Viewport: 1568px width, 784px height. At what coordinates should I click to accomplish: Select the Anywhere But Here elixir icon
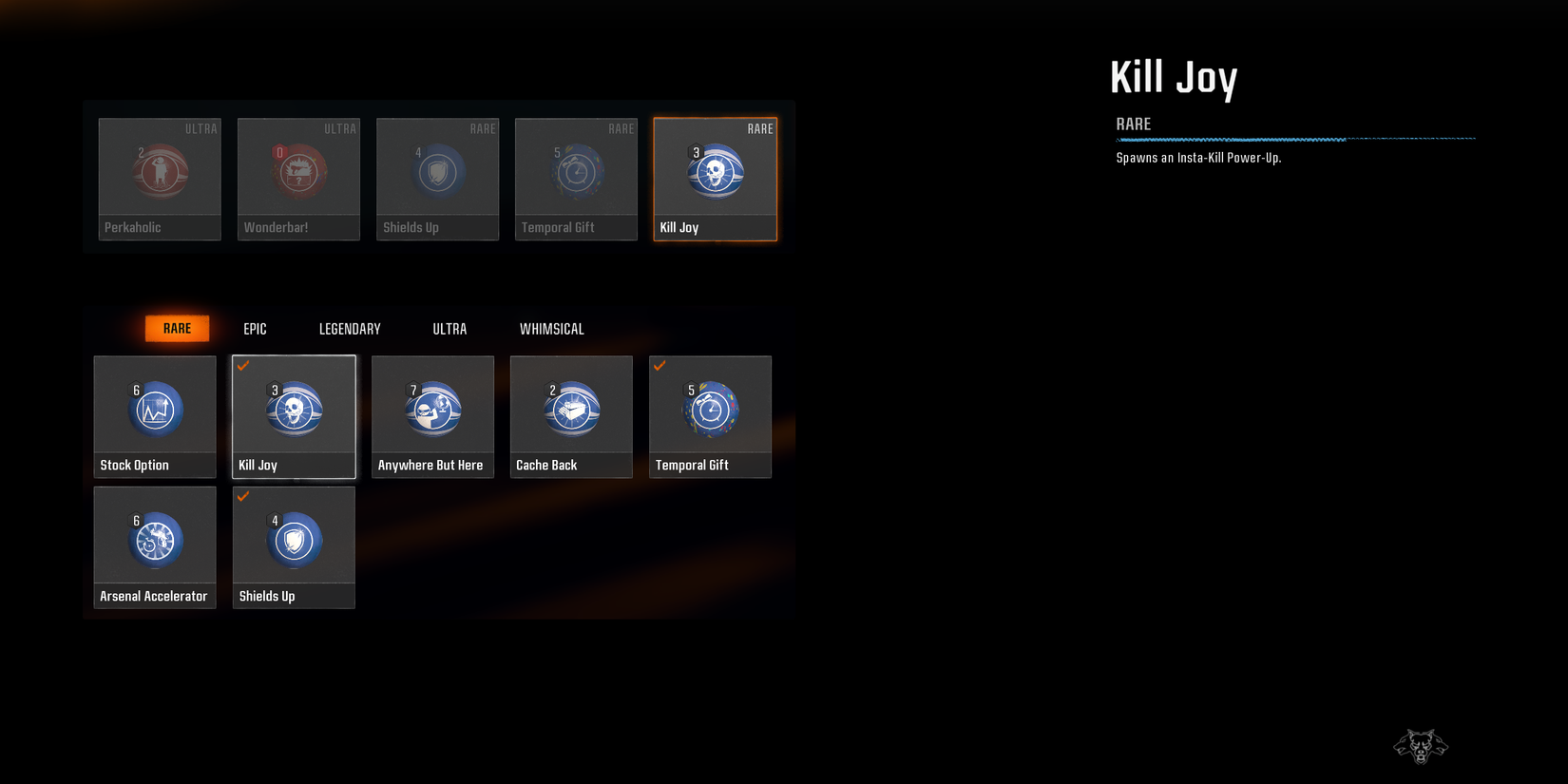(432, 409)
